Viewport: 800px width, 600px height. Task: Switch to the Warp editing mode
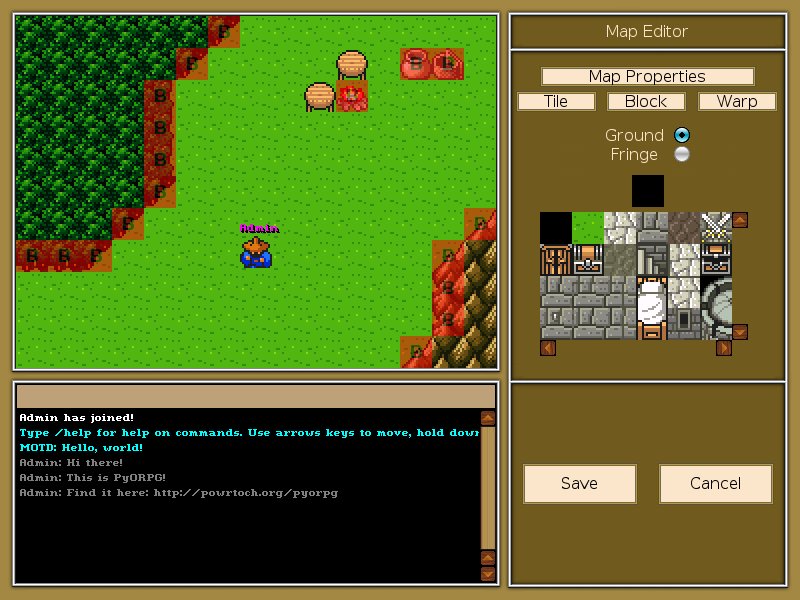(736, 101)
